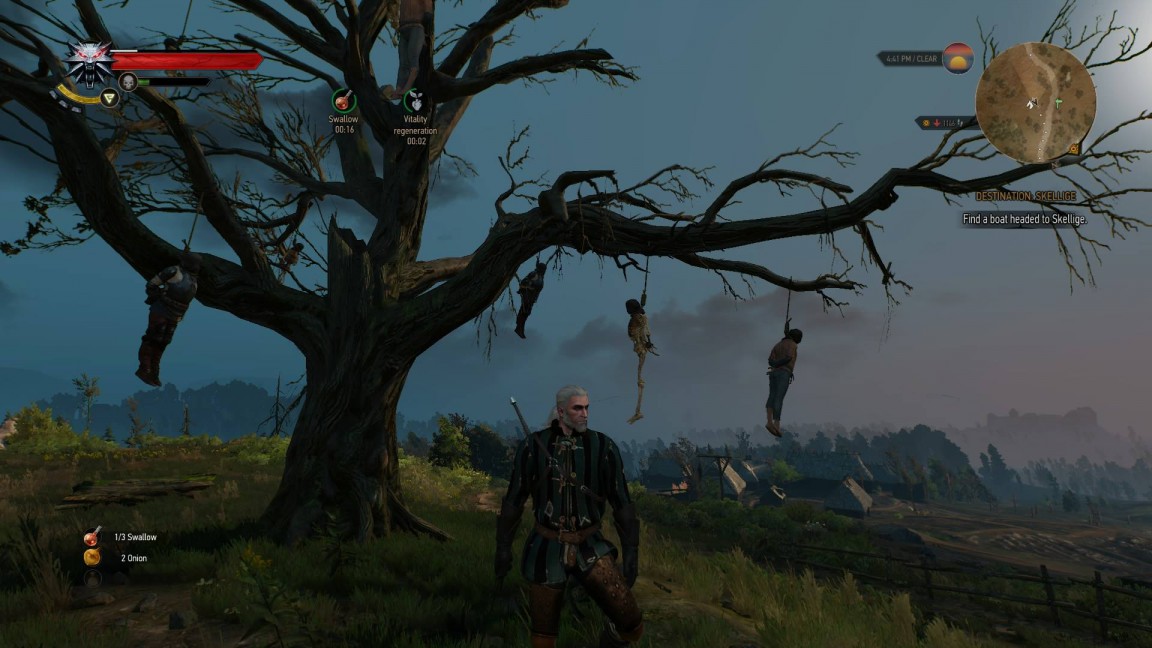1152x648 pixels.
Task: Click the Swallow active buff icon
Action: pyautogui.click(x=344, y=100)
